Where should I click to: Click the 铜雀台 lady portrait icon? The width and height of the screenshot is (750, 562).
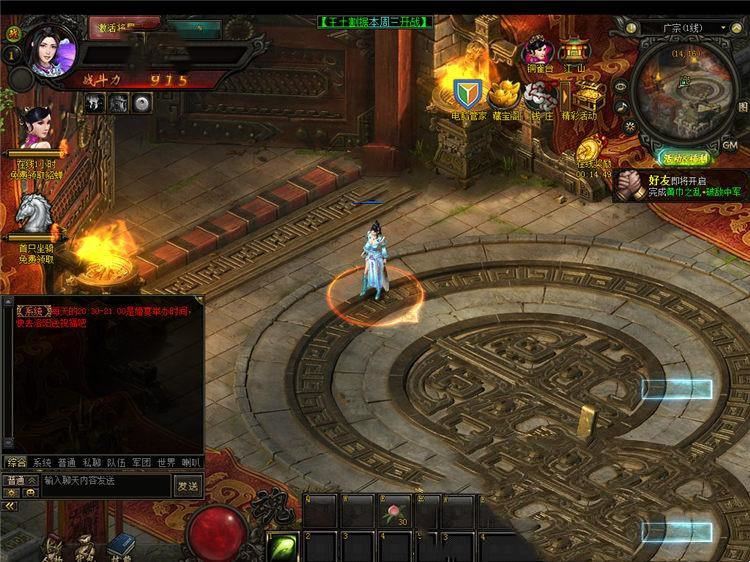pyautogui.click(x=535, y=52)
